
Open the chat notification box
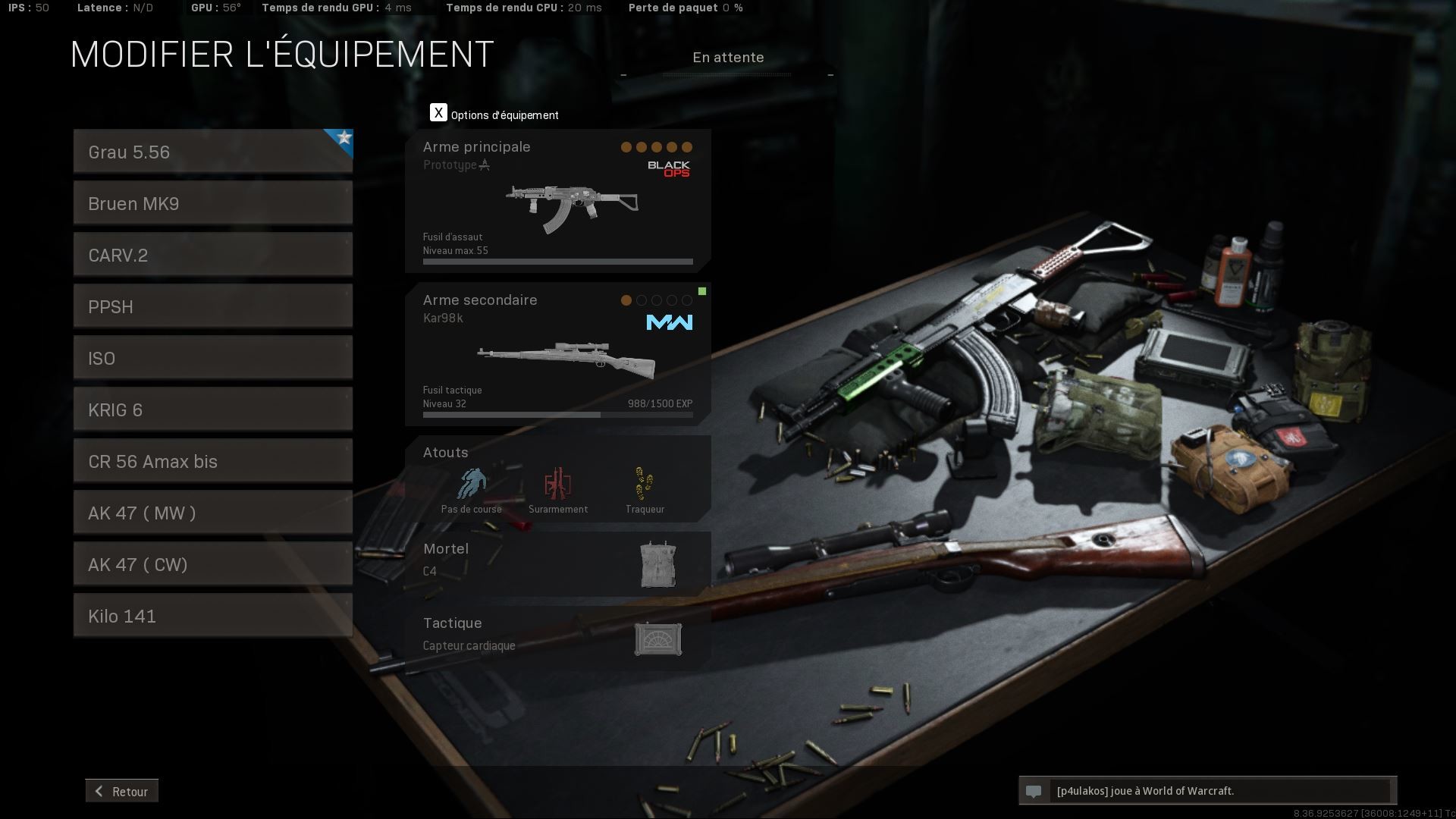coord(1207,791)
